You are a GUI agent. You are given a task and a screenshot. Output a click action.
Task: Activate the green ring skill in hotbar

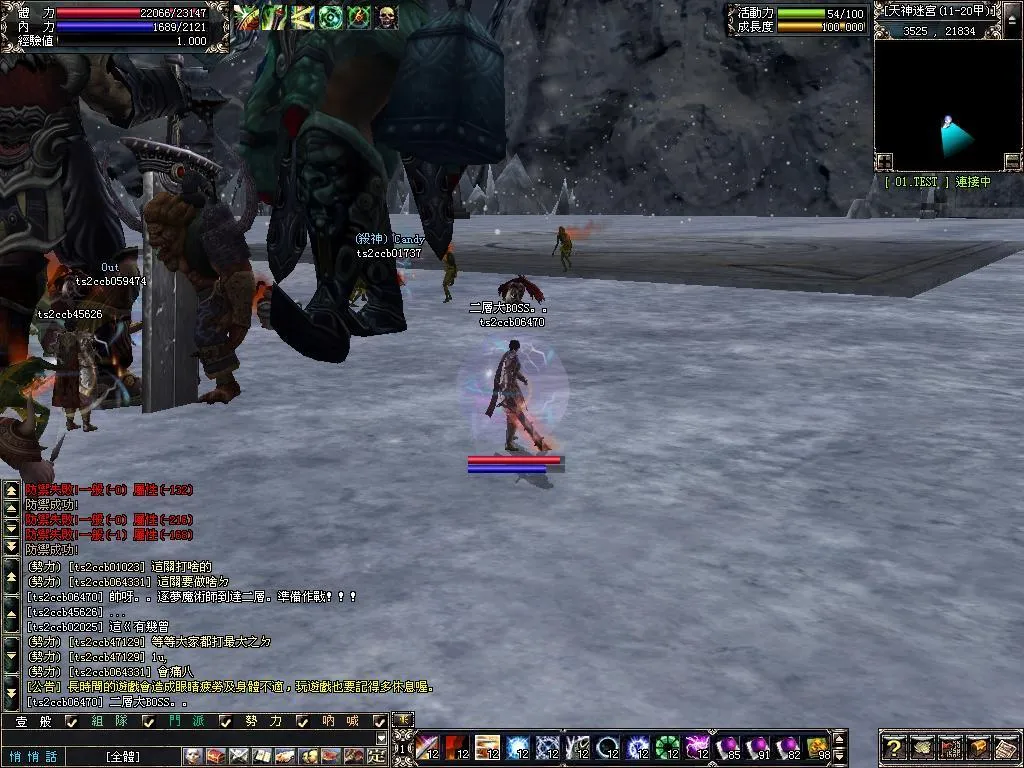tap(667, 747)
